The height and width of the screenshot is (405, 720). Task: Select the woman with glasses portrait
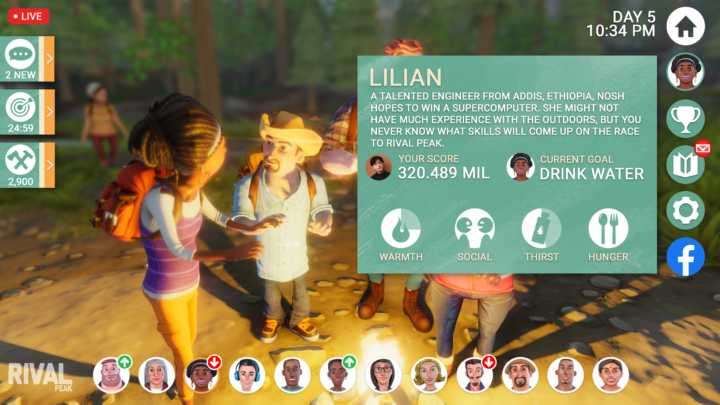(x=383, y=375)
